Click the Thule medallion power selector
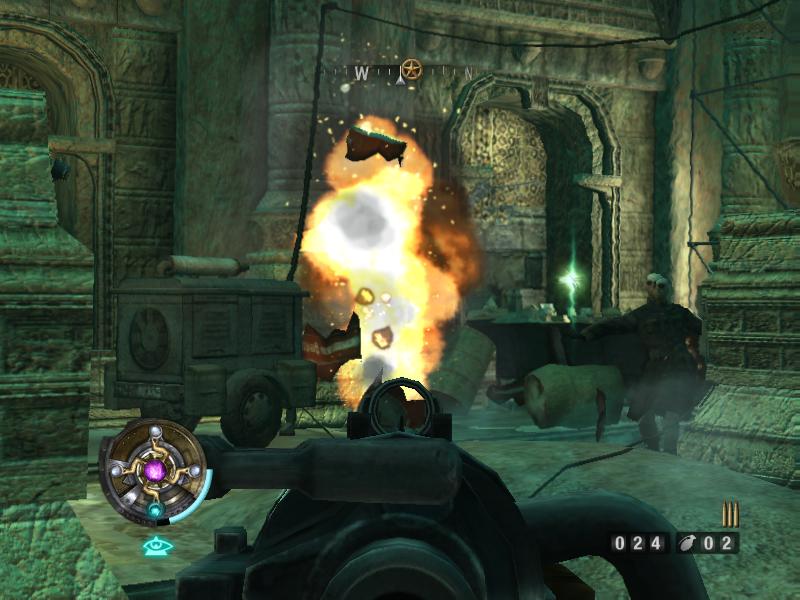800x600 pixels. 156,469
